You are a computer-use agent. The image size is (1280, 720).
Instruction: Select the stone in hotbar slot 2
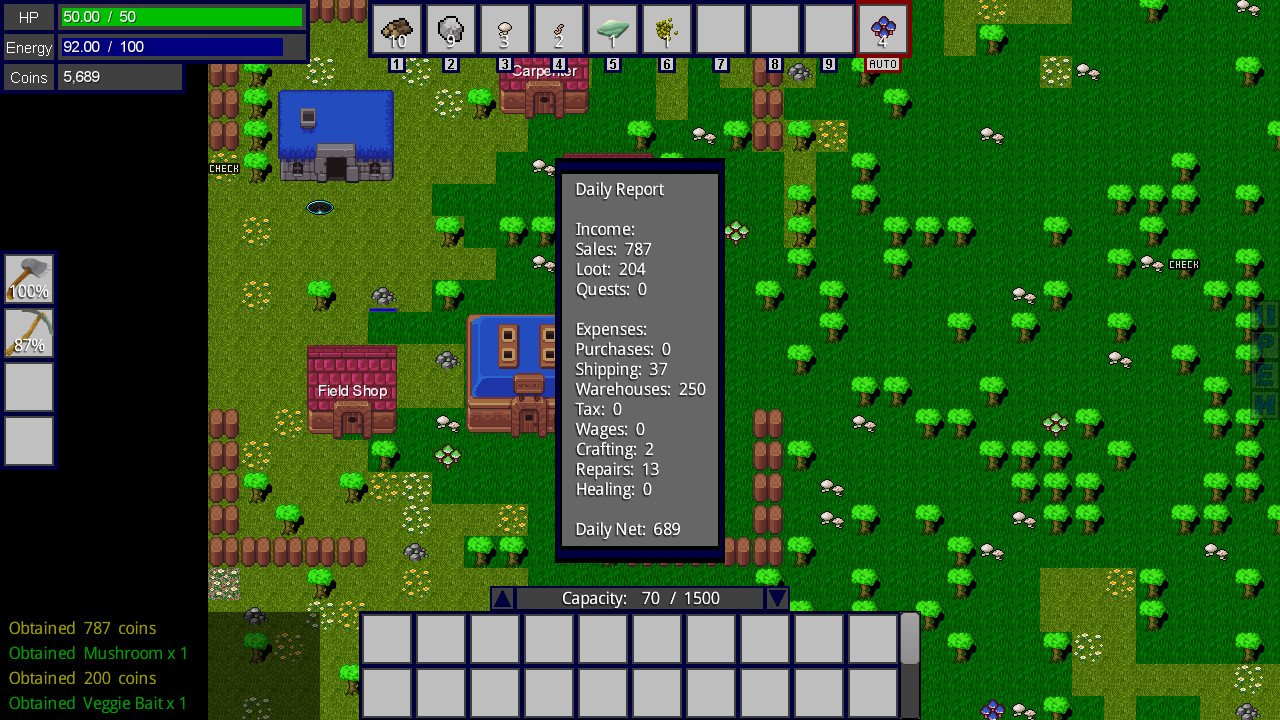450,28
